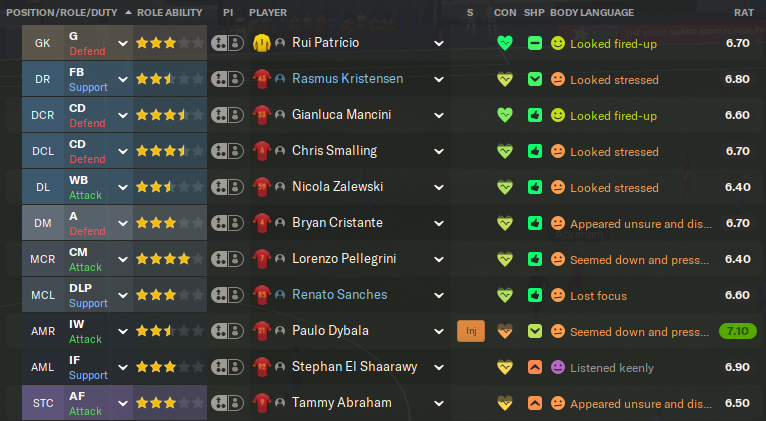Viewport: 766px width, 421px height.
Task: Select the DM position slot for Cristante
Action: coord(43,223)
